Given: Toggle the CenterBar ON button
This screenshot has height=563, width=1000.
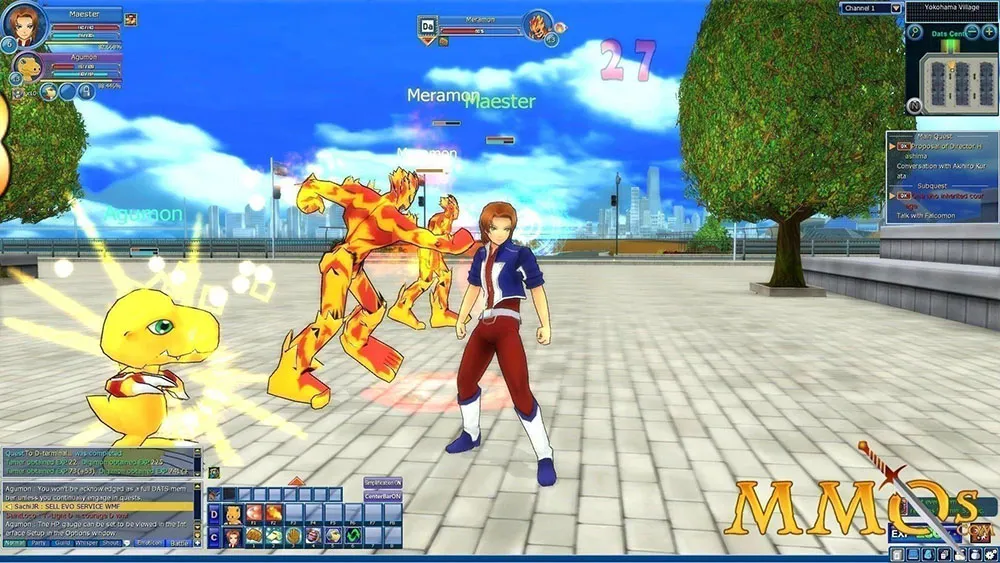Looking at the screenshot, I should point(382,496).
